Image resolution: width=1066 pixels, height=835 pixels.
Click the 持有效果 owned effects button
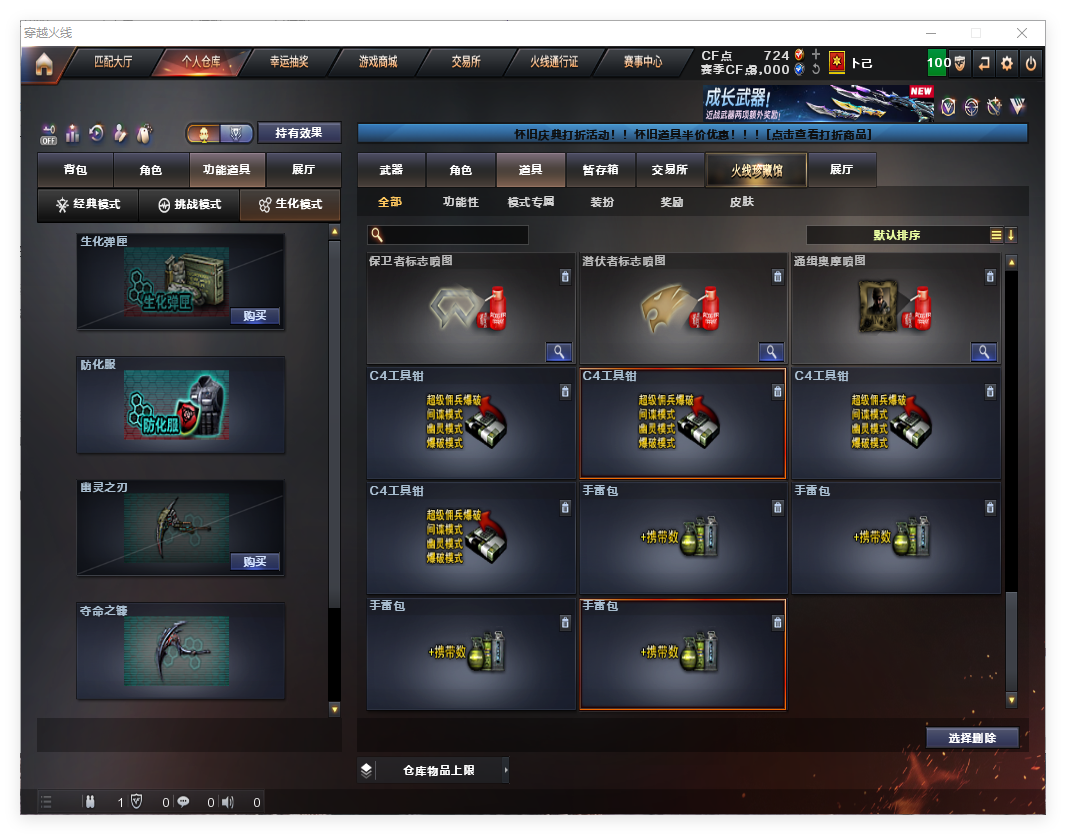(299, 133)
